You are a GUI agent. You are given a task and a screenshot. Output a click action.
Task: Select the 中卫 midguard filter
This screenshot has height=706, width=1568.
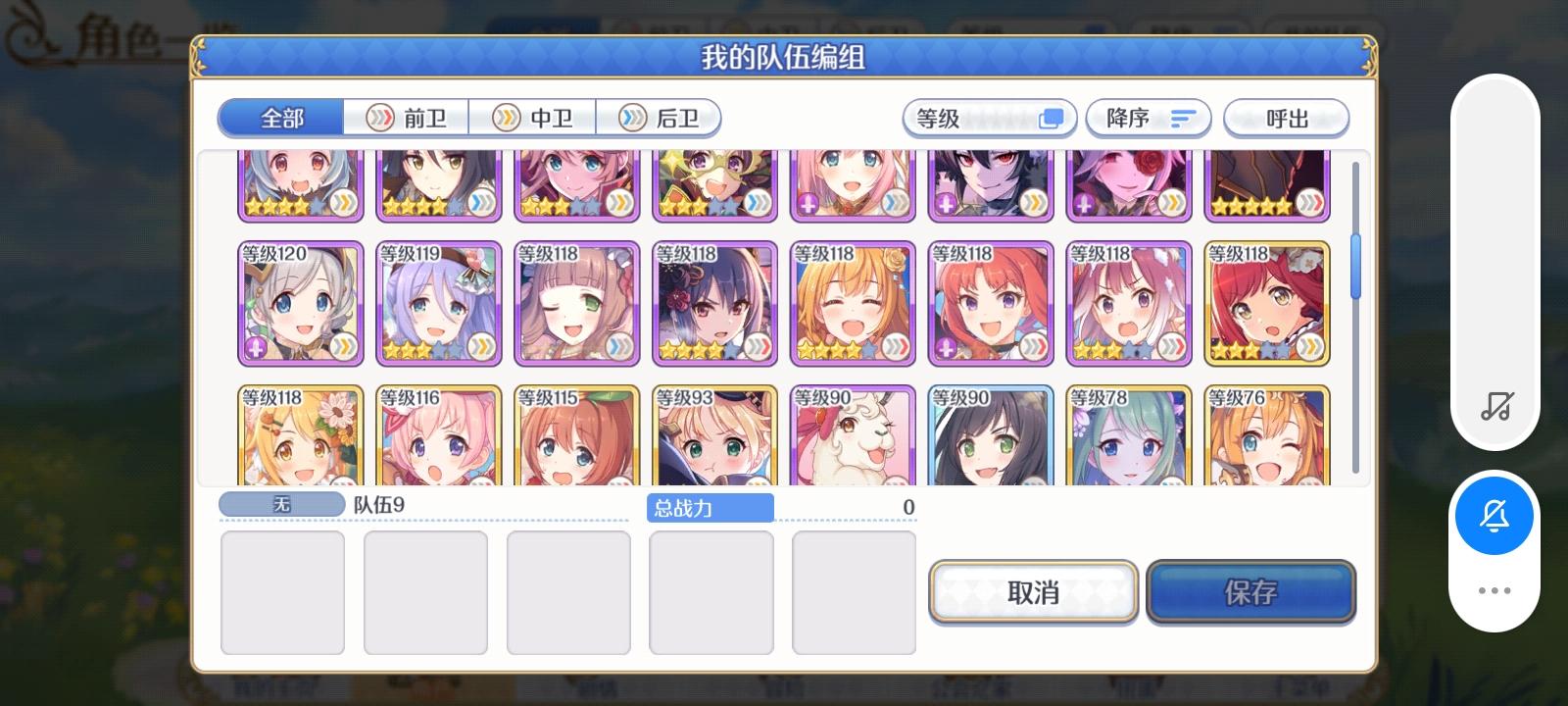coord(534,117)
